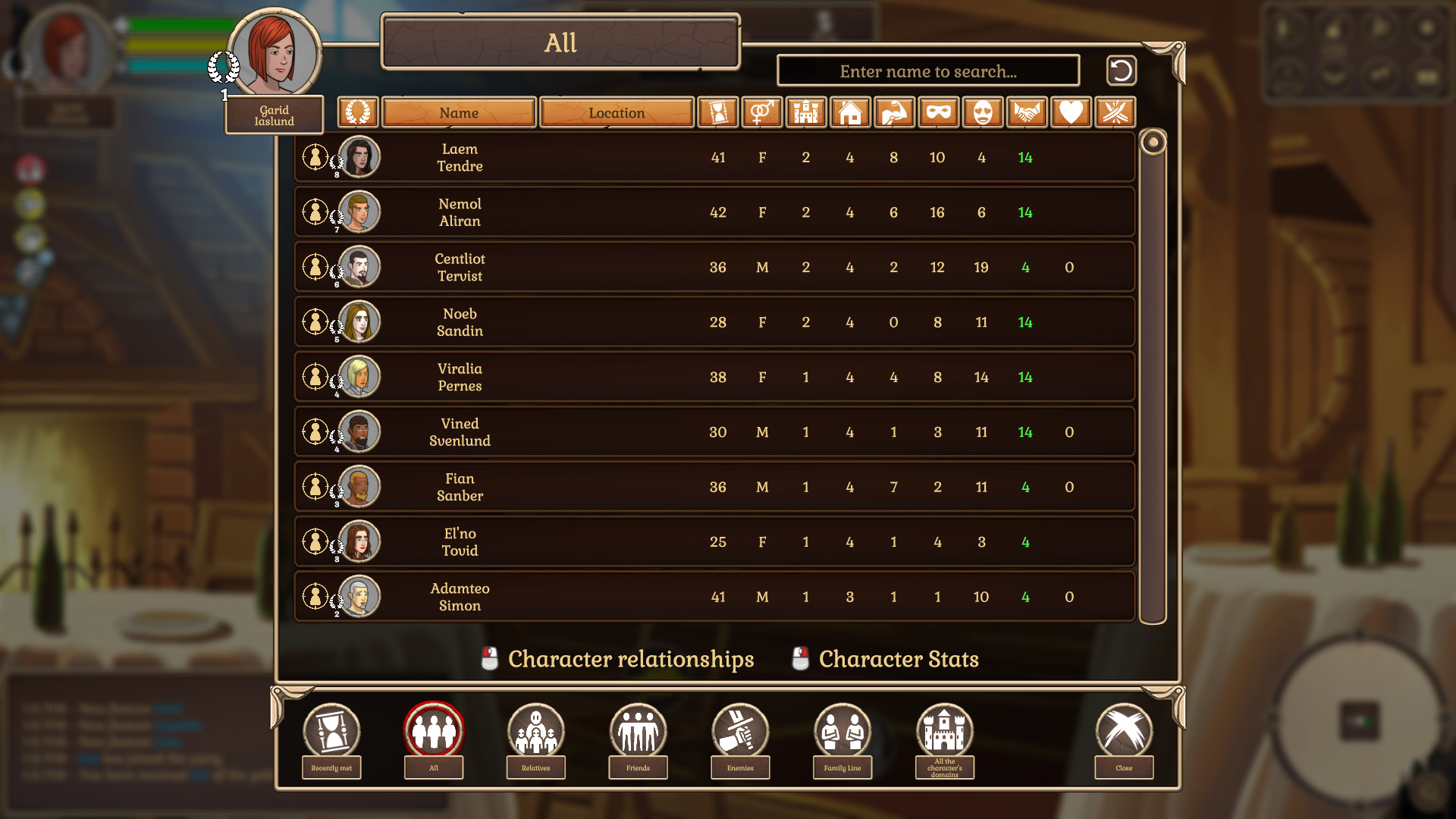The image size is (1456, 819).
Task: Show recently met characters
Action: tap(331, 732)
